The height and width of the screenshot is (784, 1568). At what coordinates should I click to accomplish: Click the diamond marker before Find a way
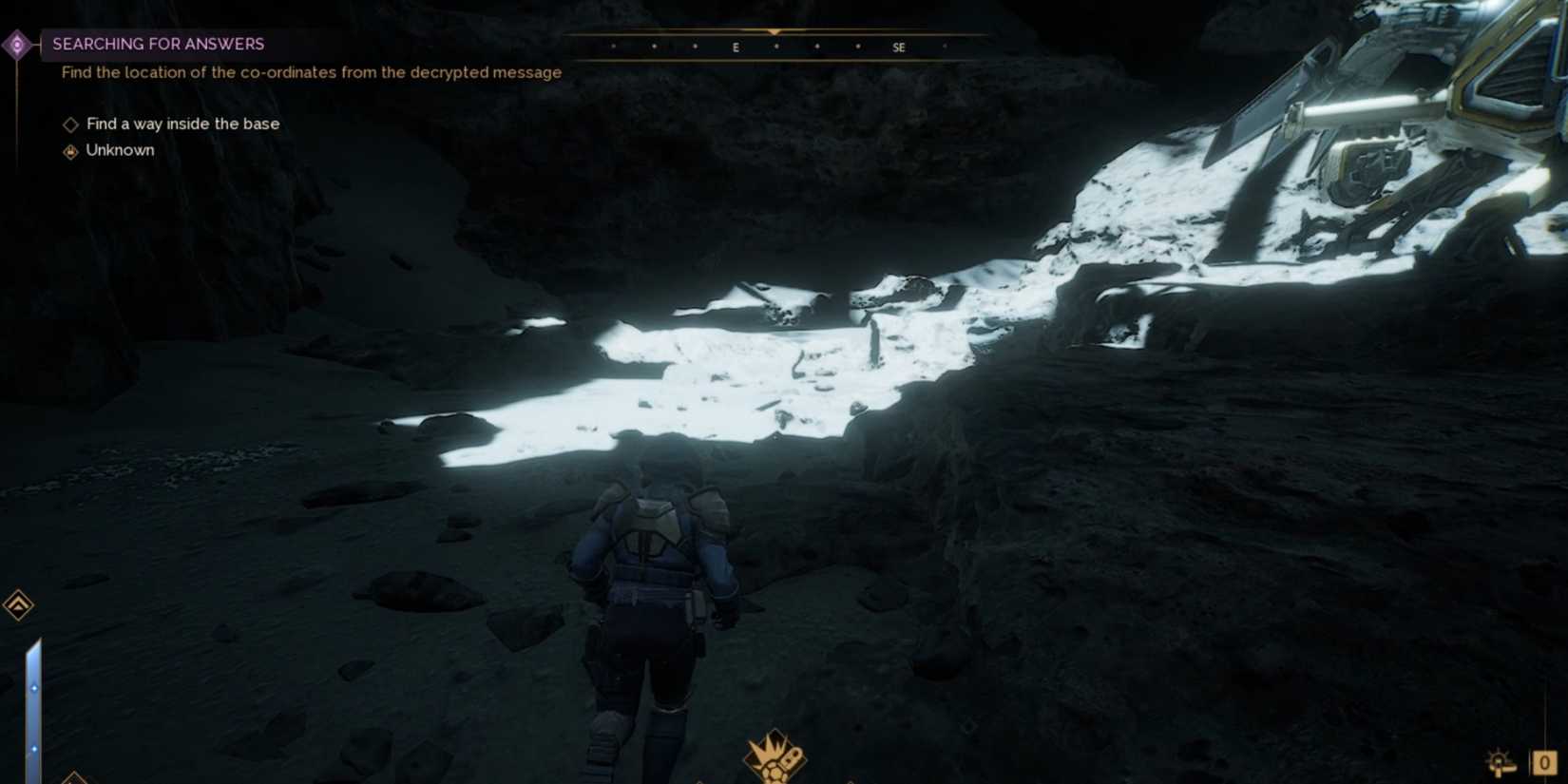point(70,124)
